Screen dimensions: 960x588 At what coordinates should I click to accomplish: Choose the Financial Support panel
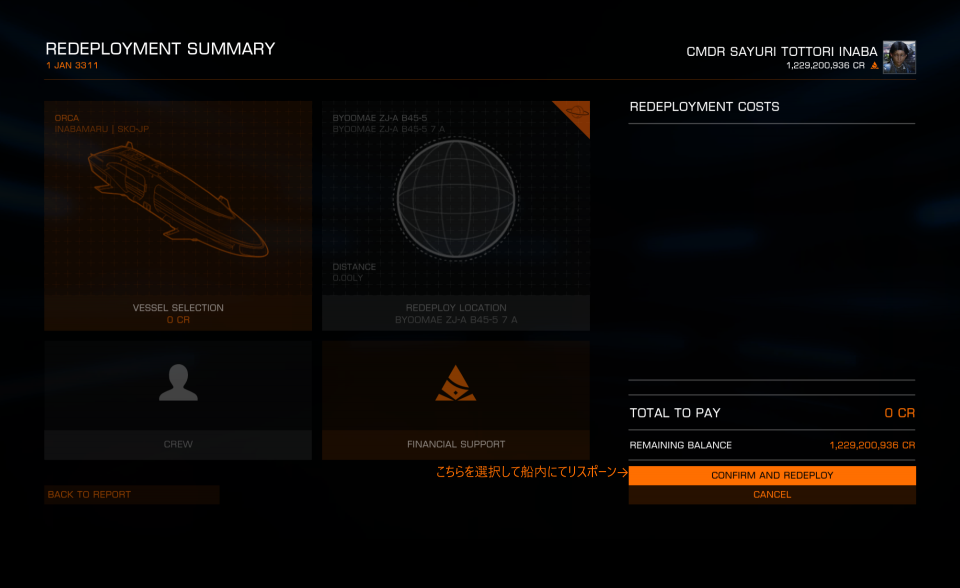click(x=456, y=400)
